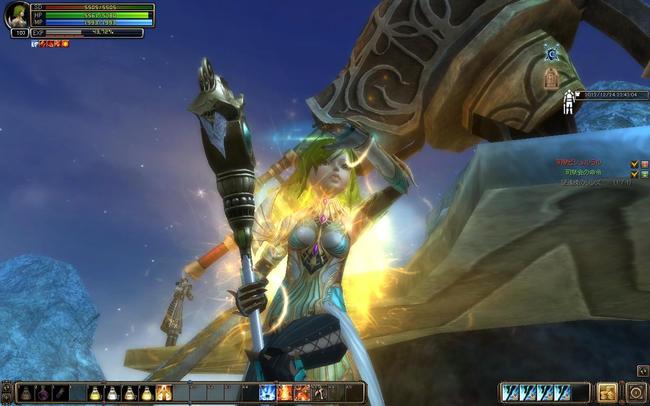Image resolution: width=650 pixels, height=406 pixels.
Task: Toggle the red quest's checkmark
Action: [635, 163]
